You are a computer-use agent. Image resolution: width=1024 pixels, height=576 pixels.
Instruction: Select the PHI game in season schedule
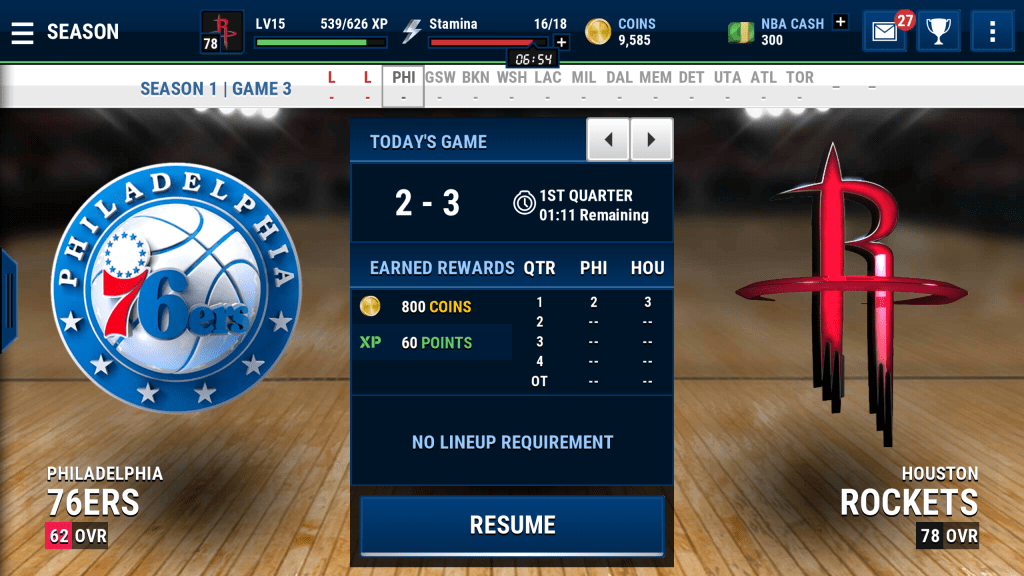click(x=403, y=86)
